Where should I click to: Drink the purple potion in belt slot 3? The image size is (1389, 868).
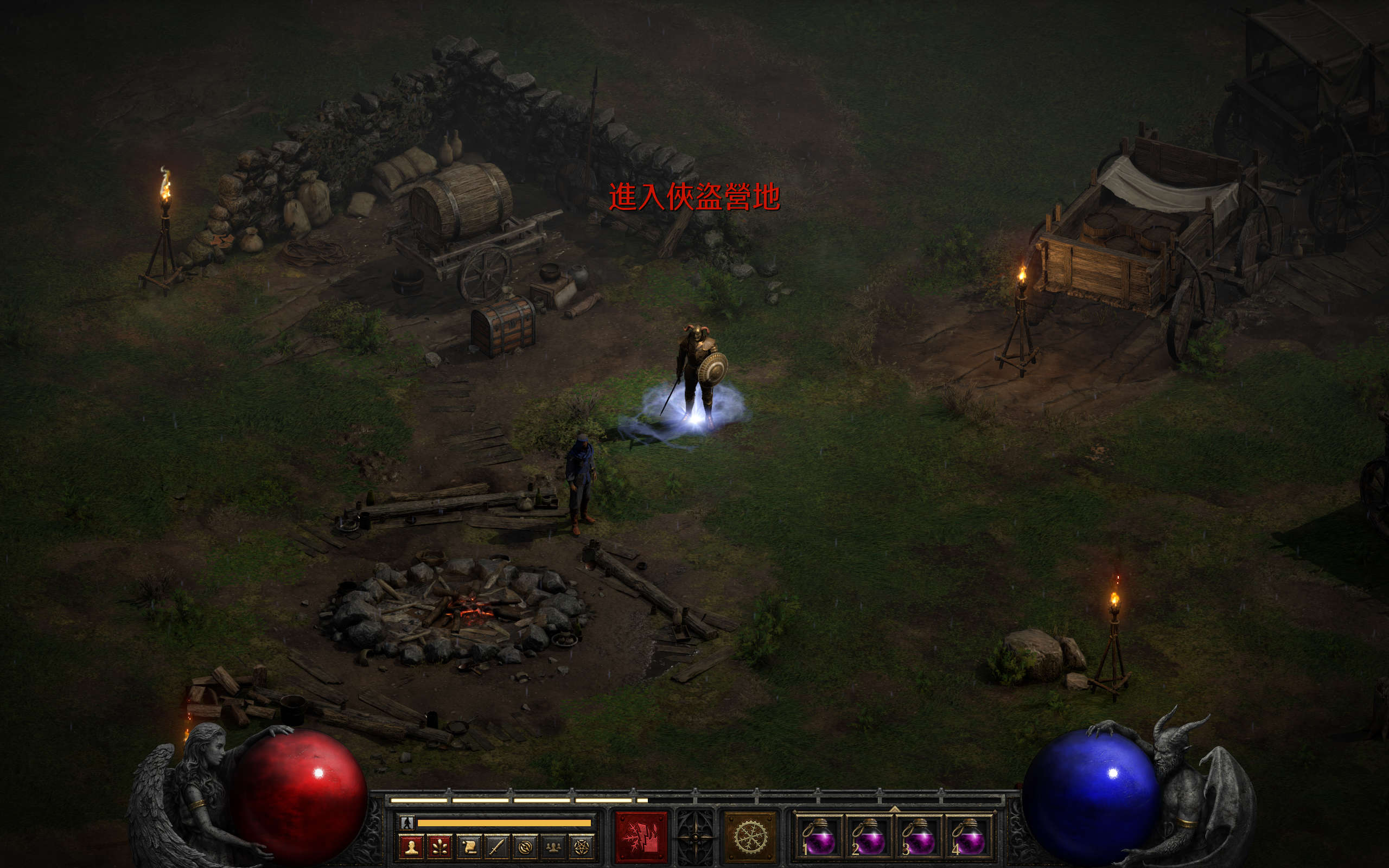[919, 837]
